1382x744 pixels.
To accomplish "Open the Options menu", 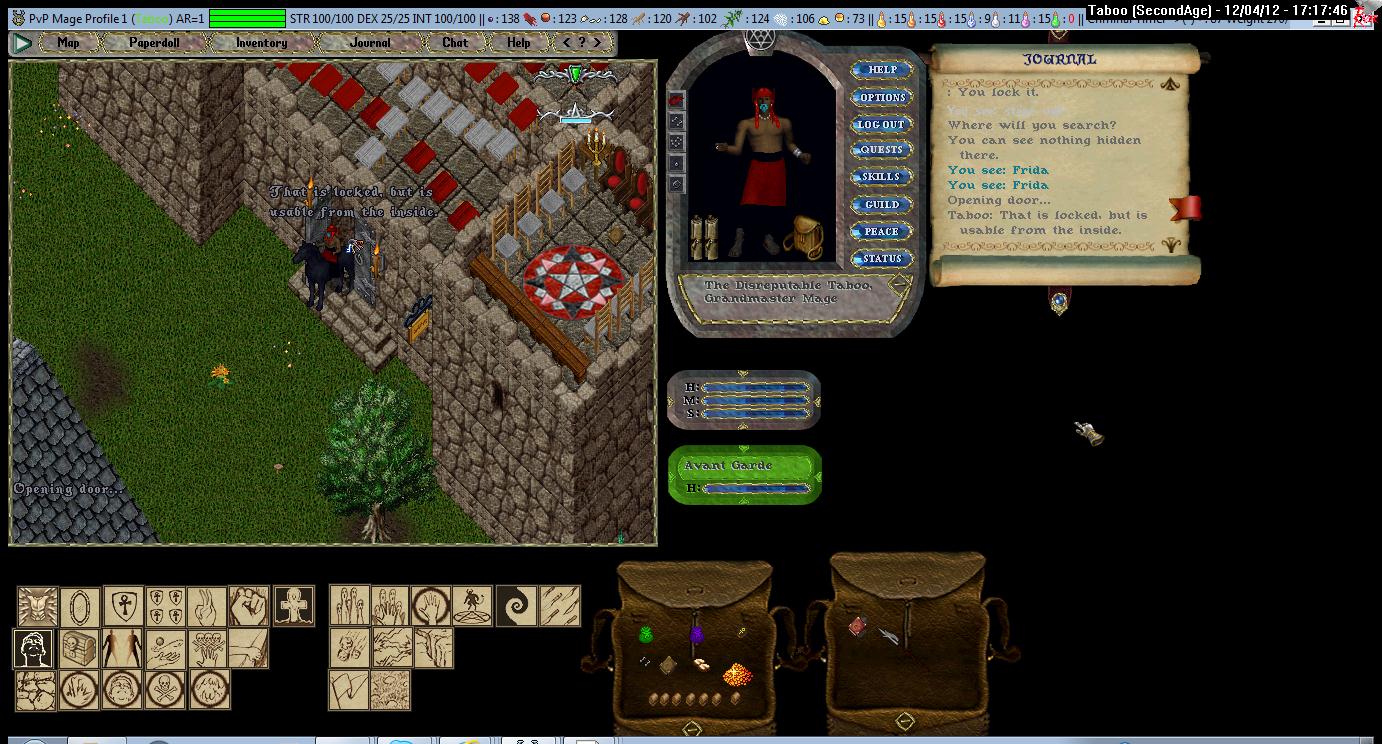I will 882,97.
